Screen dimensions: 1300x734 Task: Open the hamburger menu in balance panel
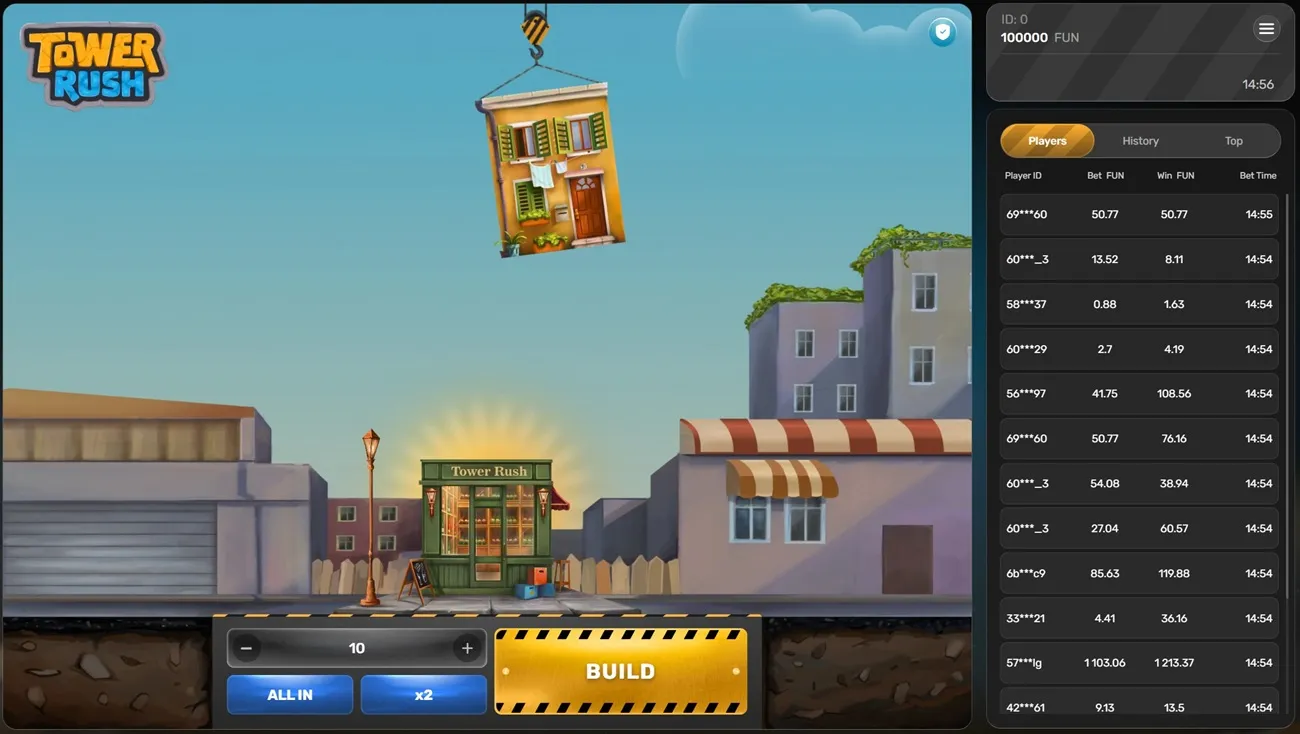coord(1266,28)
